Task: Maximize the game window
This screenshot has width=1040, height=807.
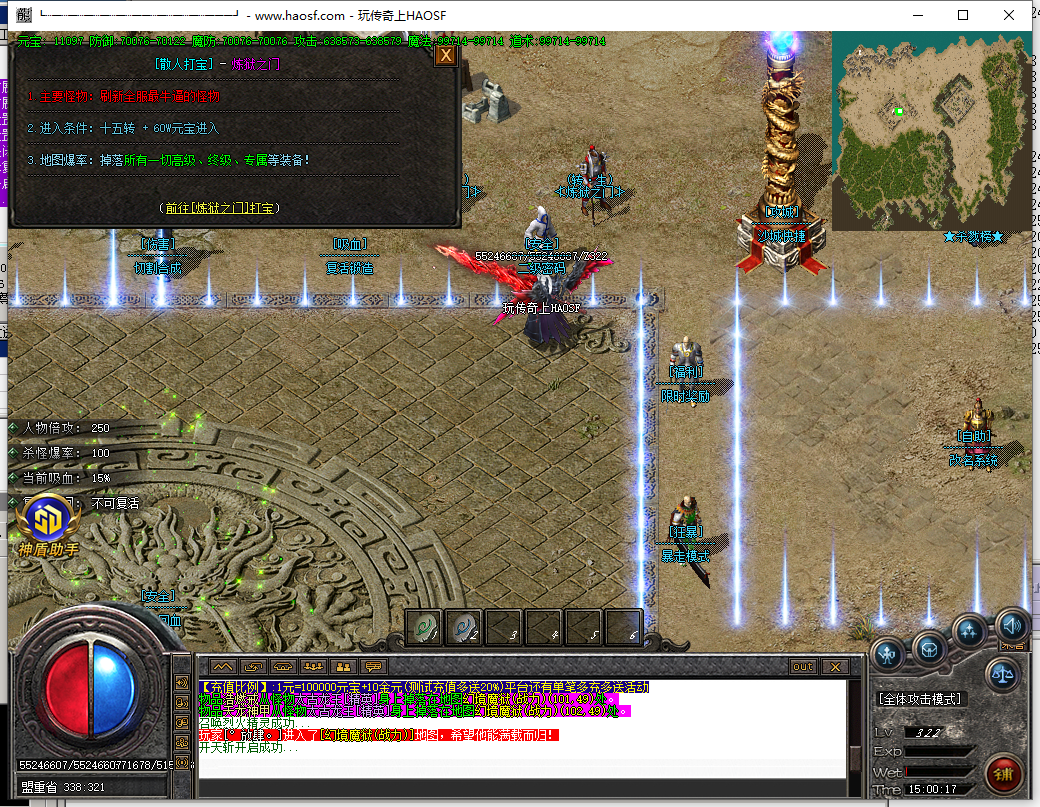Action: click(963, 15)
